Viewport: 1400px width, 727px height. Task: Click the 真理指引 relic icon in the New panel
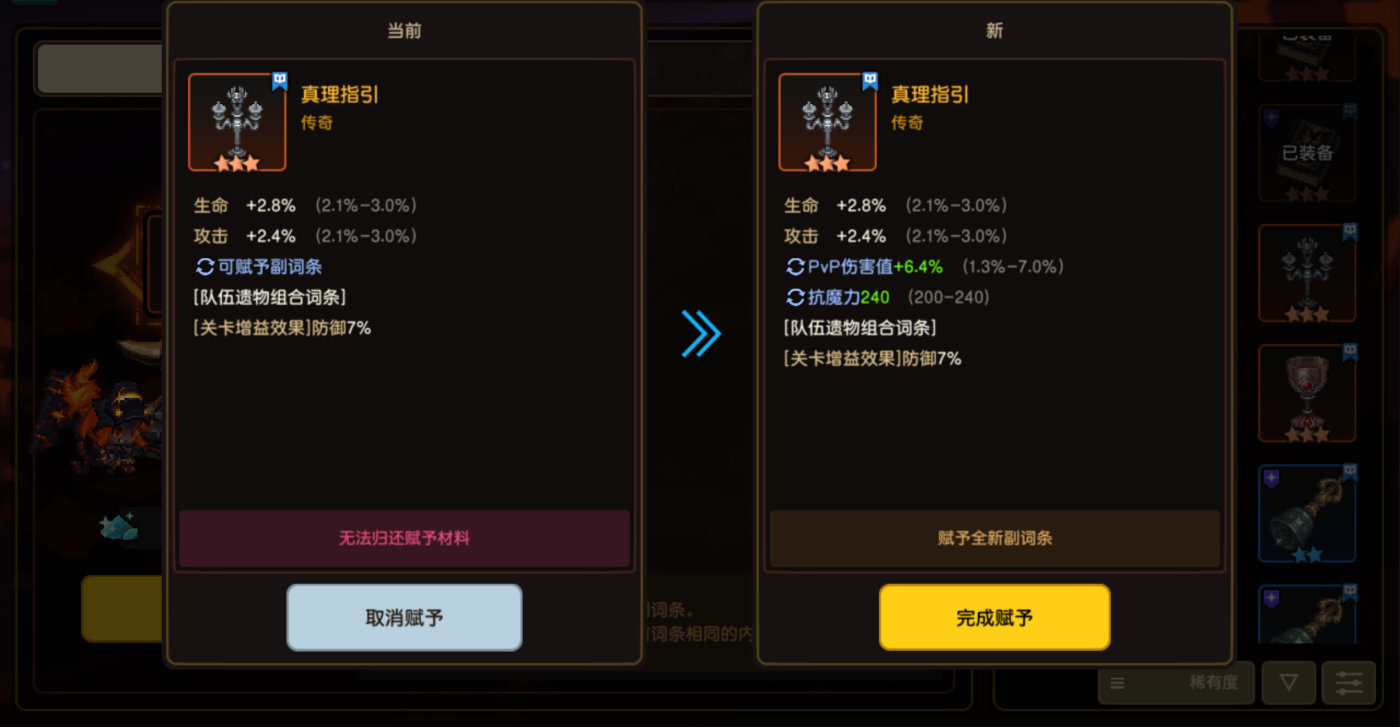click(x=827, y=122)
